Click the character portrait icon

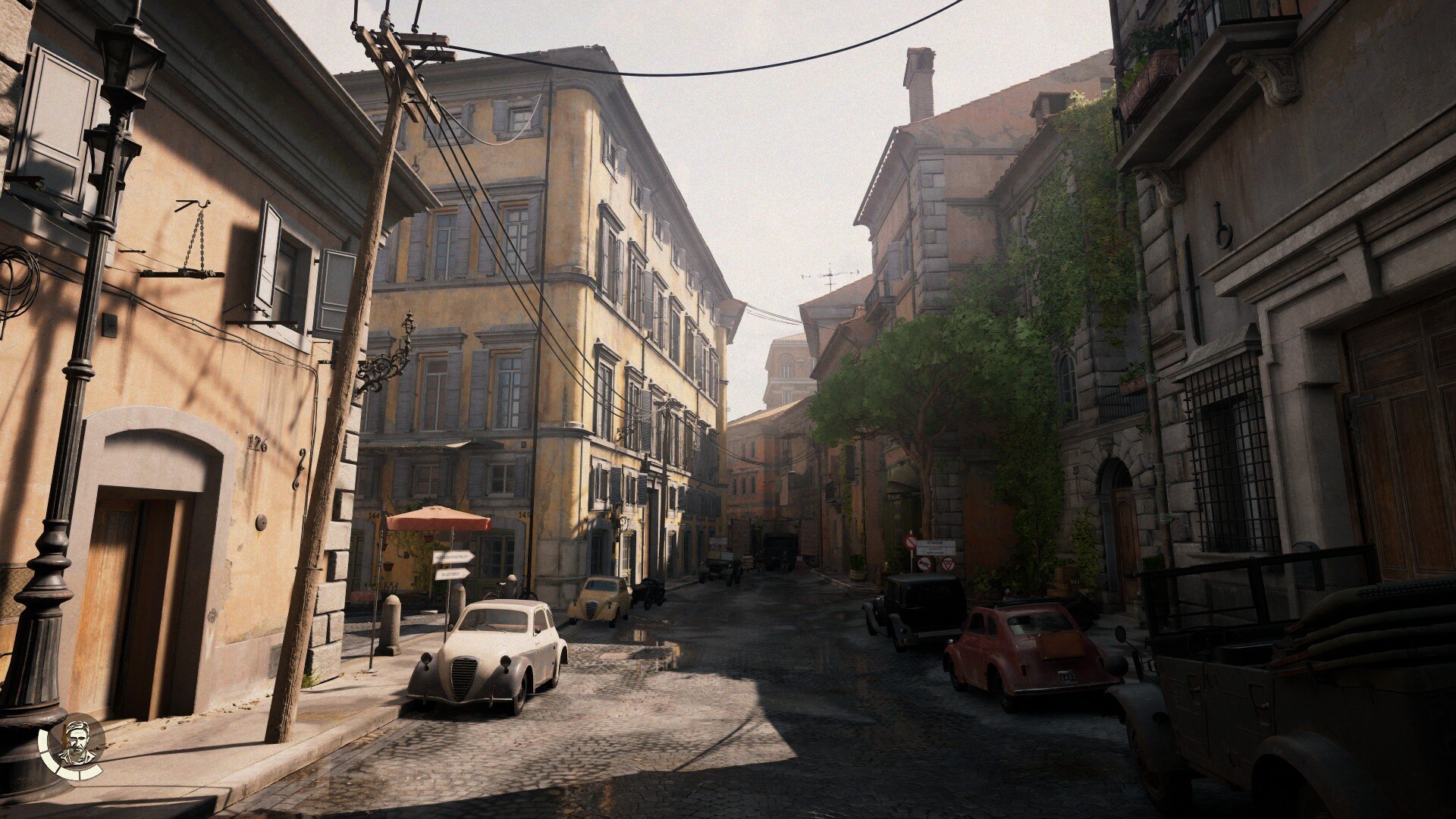(x=77, y=744)
